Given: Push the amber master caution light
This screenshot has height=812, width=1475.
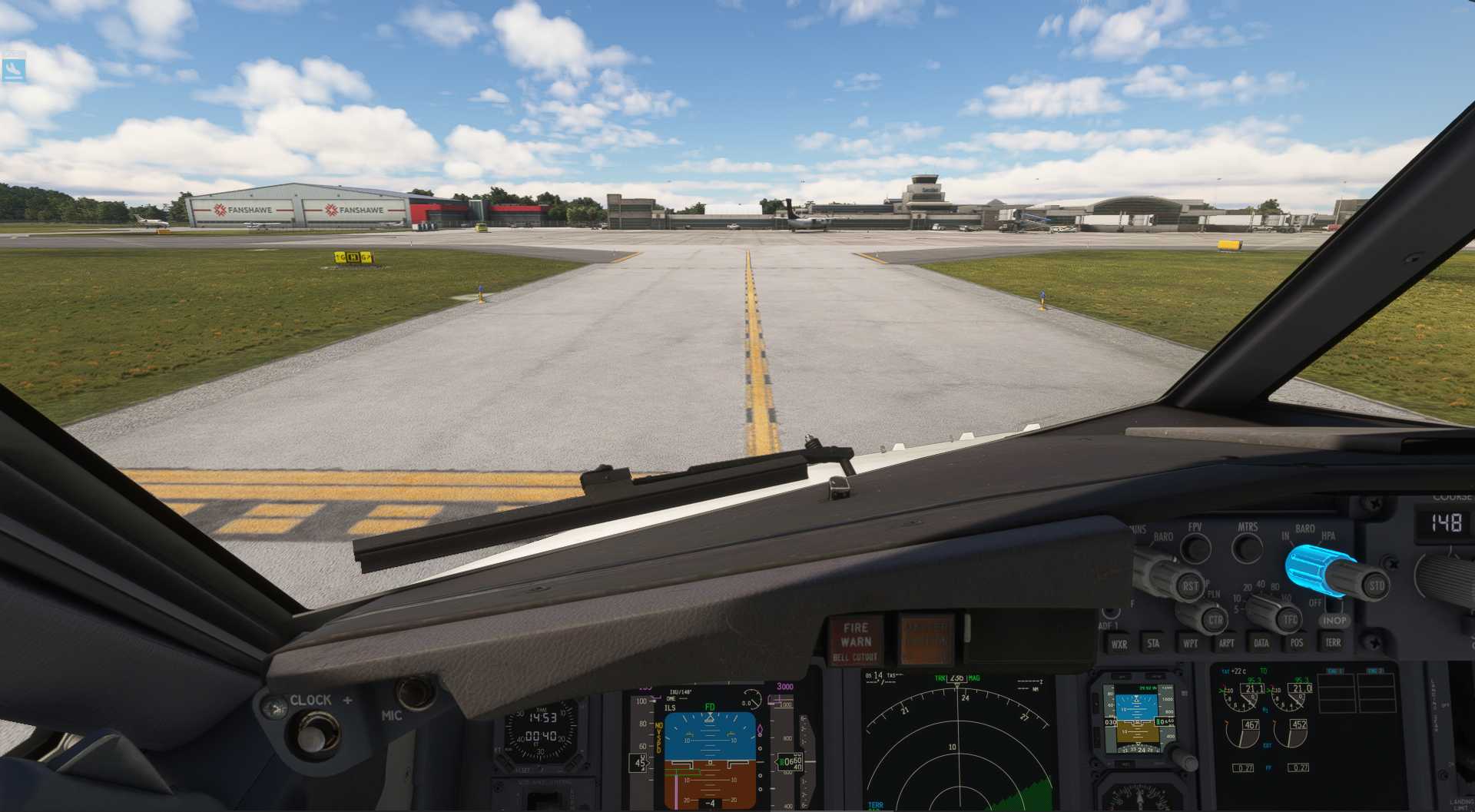Looking at the screenshot, I should coord(926,638).
